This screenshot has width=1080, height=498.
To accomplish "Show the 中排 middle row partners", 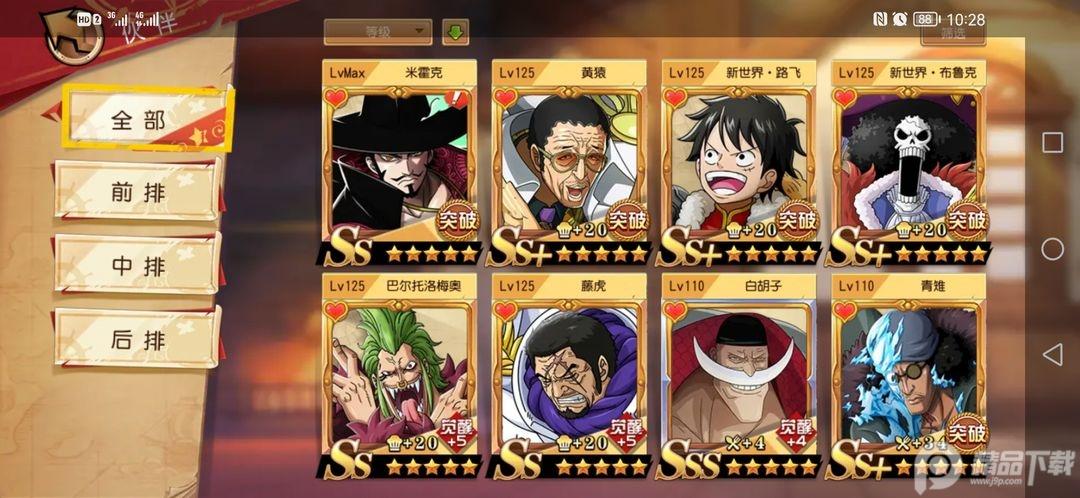I will click(x=139, y=265).
